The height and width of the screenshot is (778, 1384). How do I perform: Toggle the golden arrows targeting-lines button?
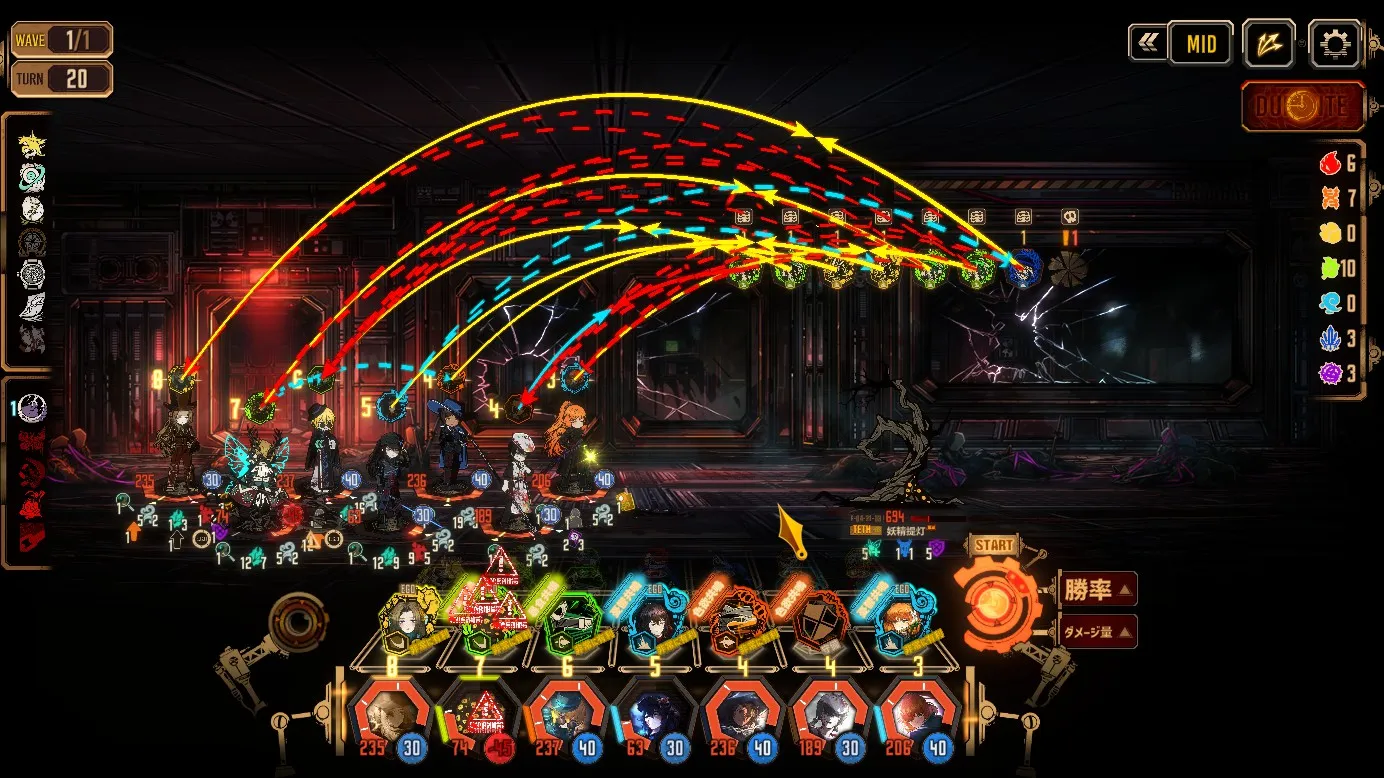[1269, 44]
